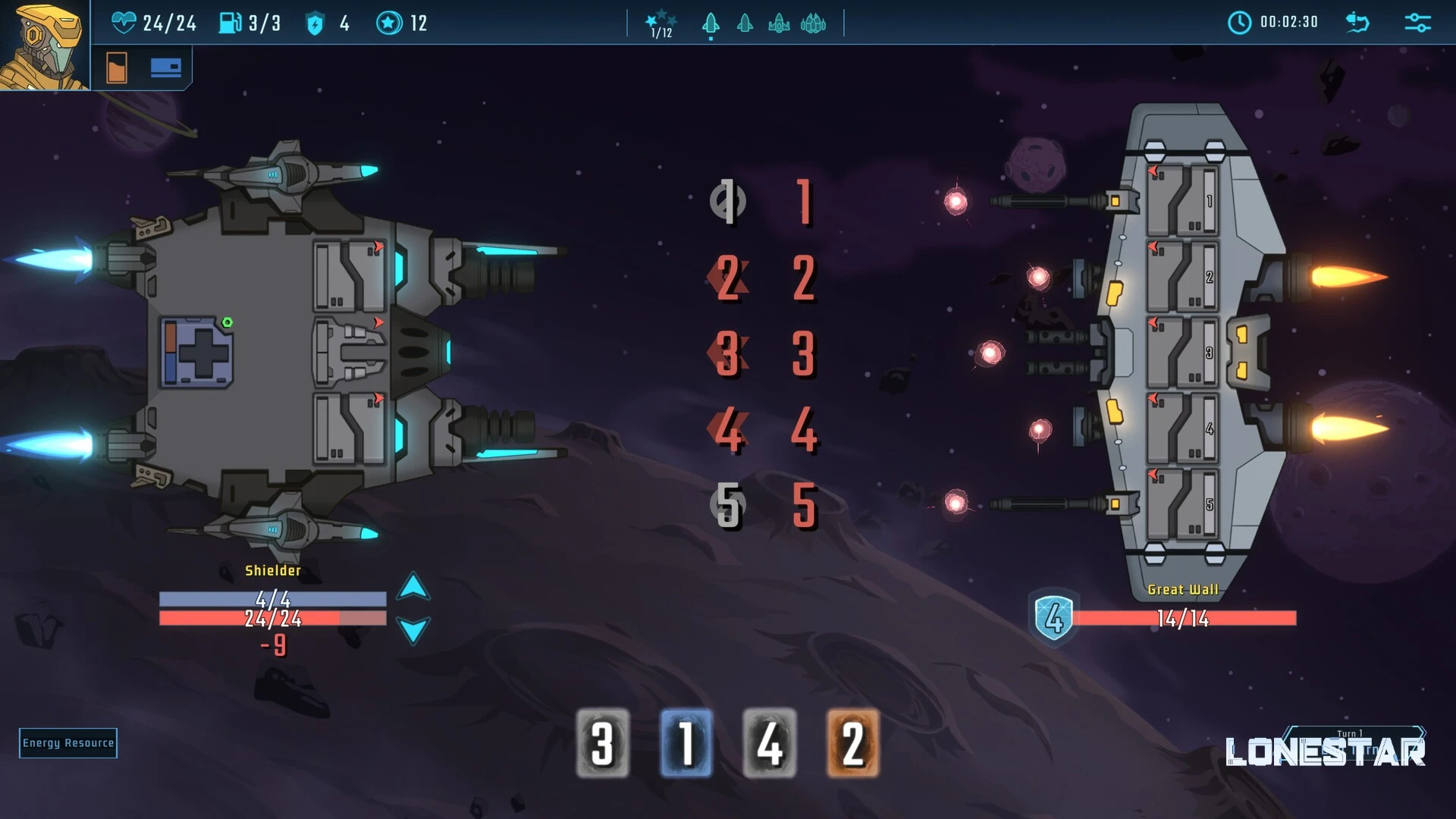This screenshot has height=819, width=1456.
Task: Select the medical cross module on the ship
Action: click(x=196, y=353)
